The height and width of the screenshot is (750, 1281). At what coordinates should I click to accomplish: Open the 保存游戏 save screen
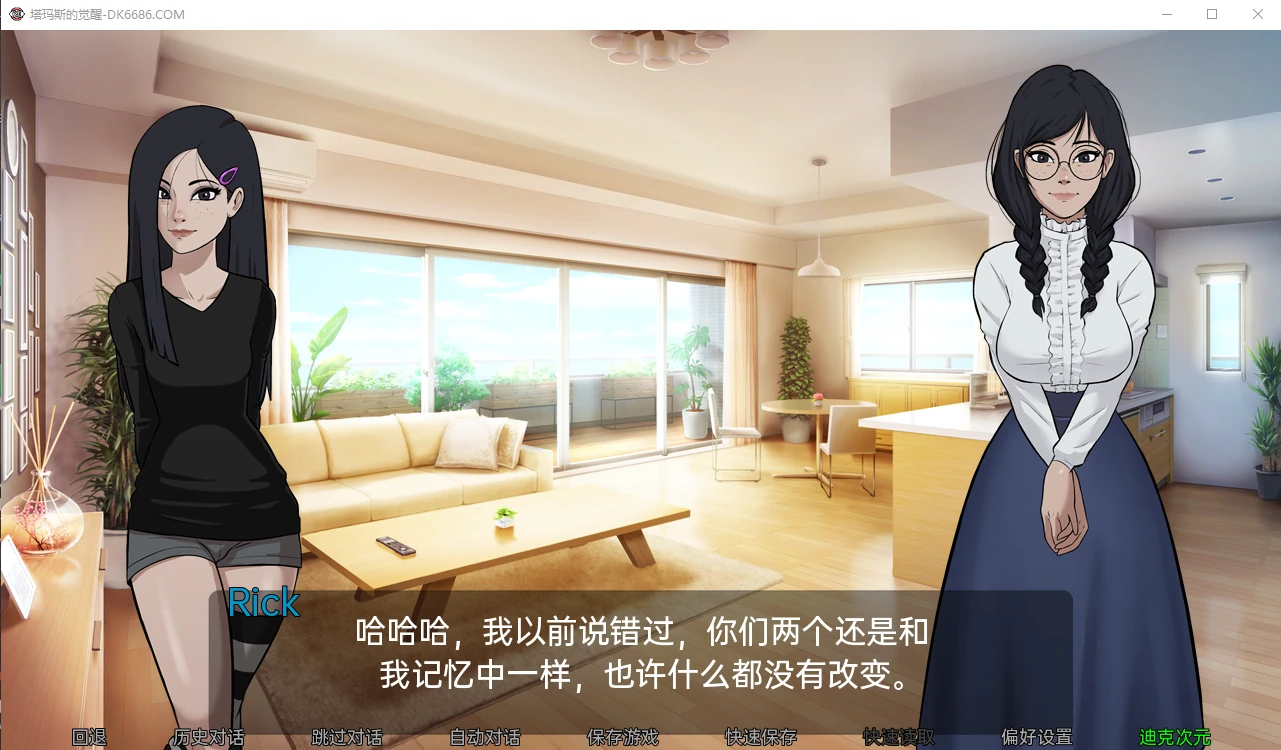click(625, 737)
